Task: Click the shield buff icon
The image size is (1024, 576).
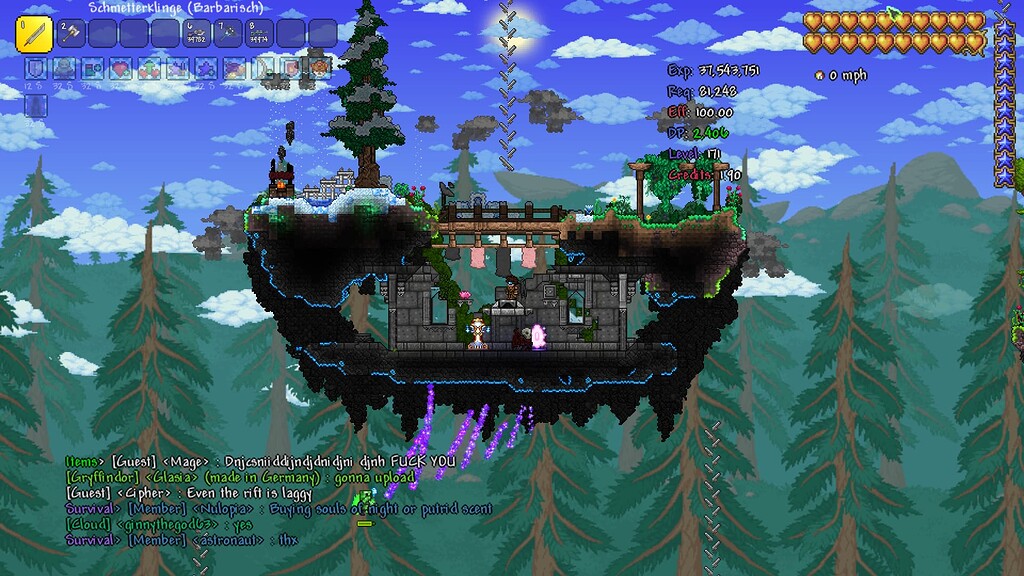Action: (x=34, y=69)
